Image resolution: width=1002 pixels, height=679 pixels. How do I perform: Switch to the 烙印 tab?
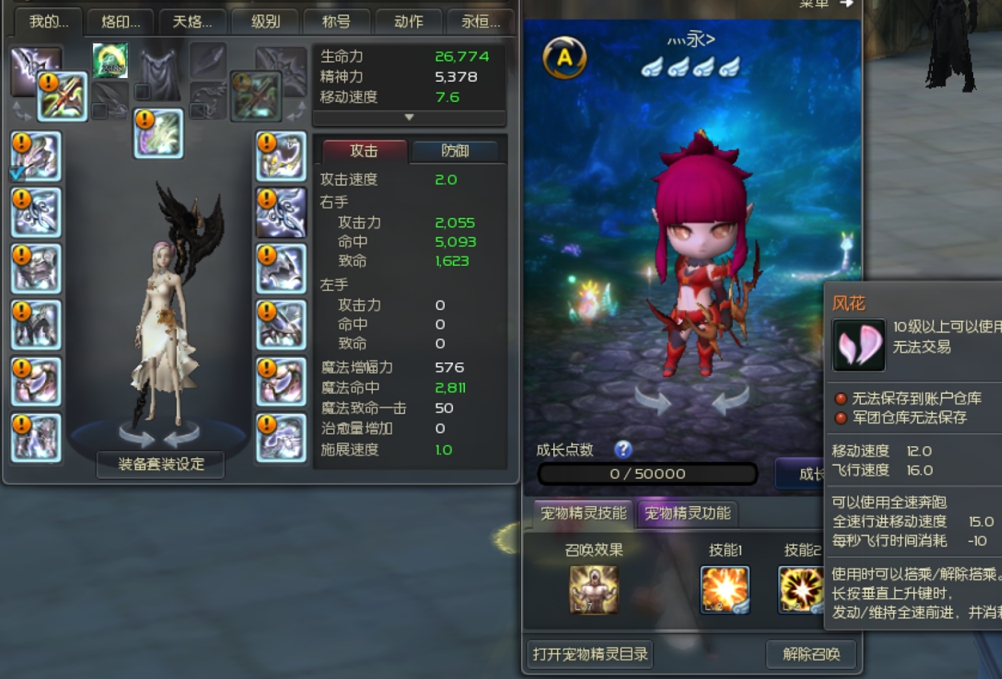pos(121,21)
